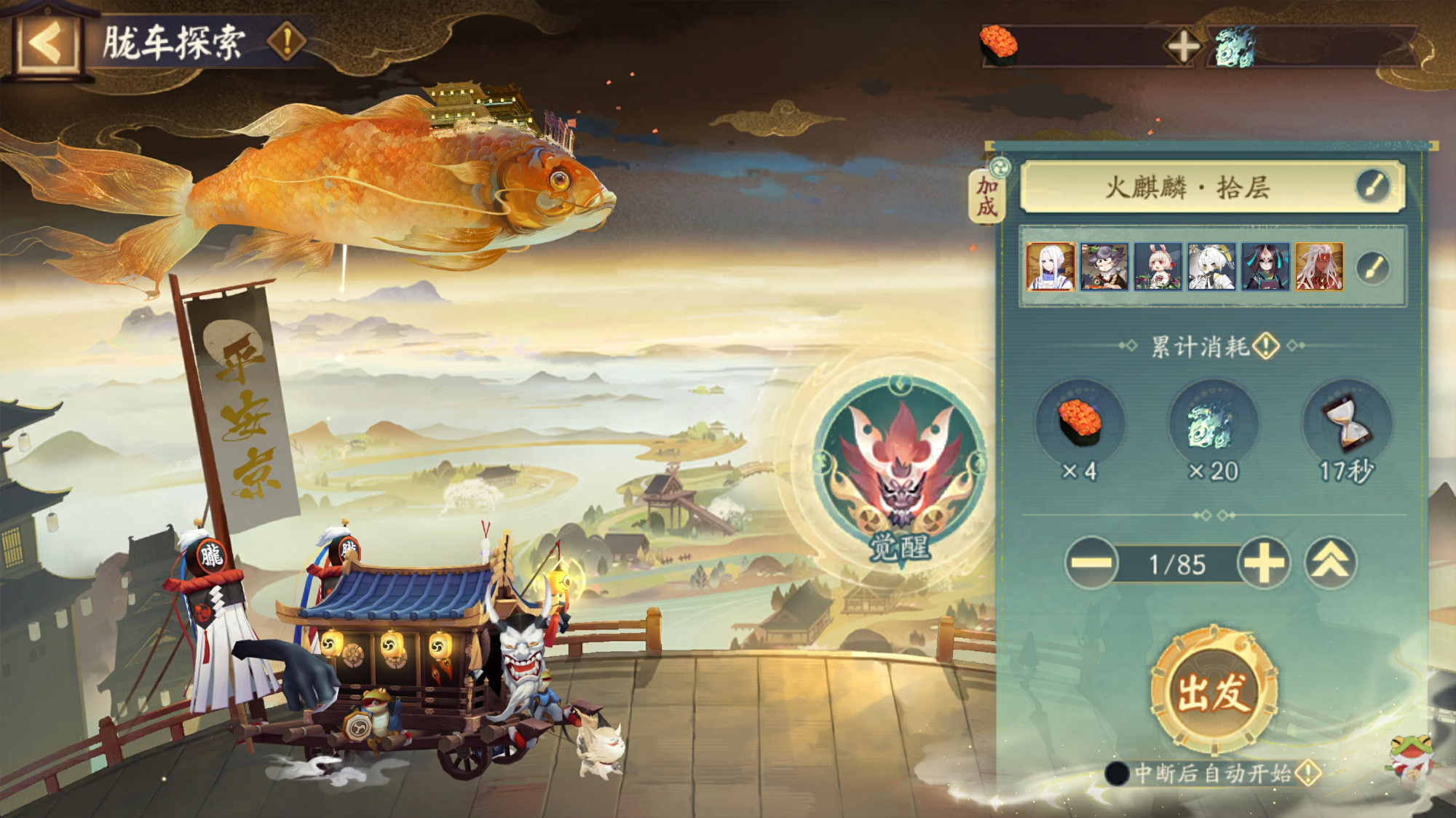
Task: Maximize run count with double-arrow button
Action: 1330,563
